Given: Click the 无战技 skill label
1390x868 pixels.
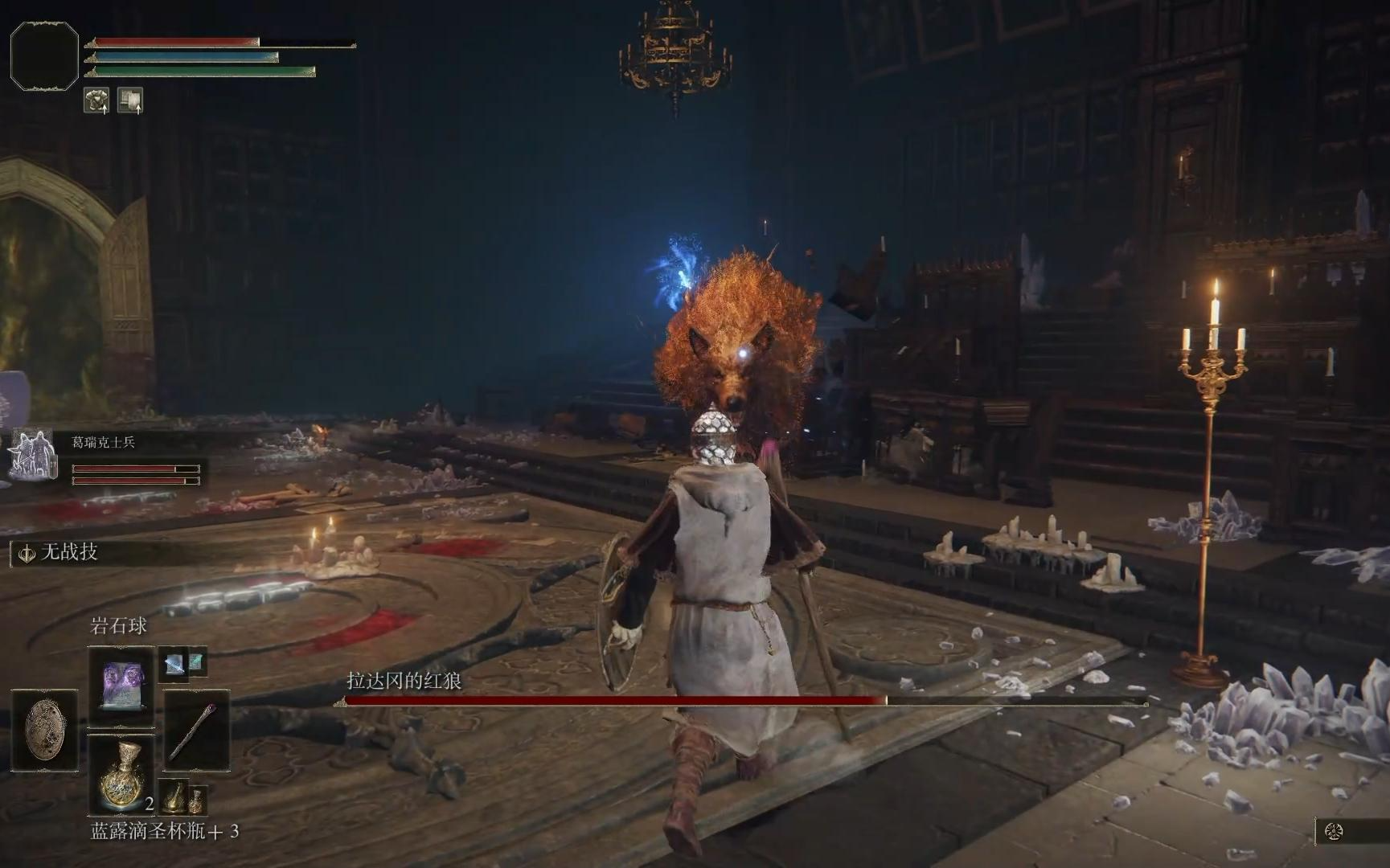Looking at the screenshot, I should 68,552.
